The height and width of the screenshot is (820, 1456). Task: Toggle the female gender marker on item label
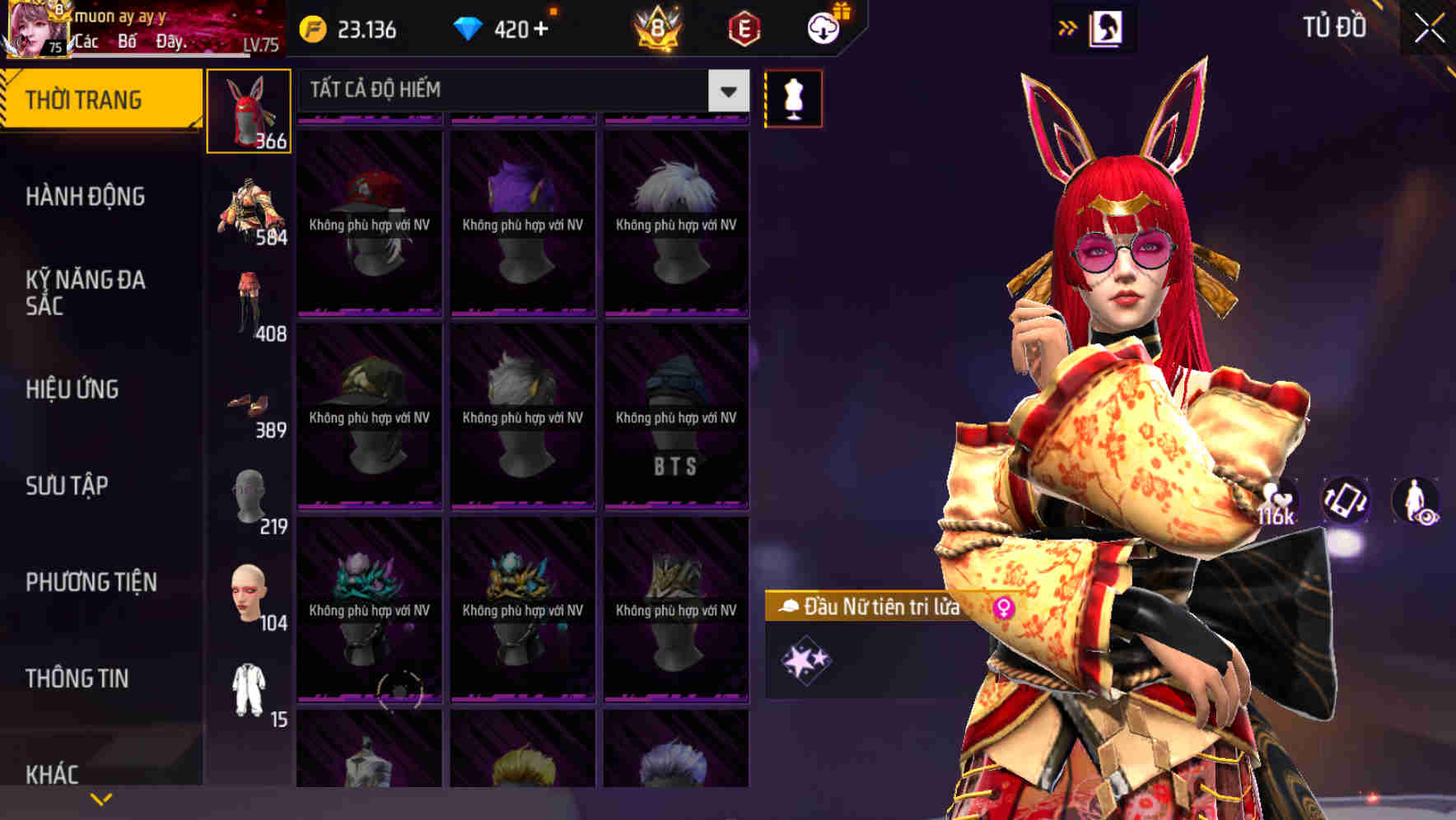(1004, 607)
